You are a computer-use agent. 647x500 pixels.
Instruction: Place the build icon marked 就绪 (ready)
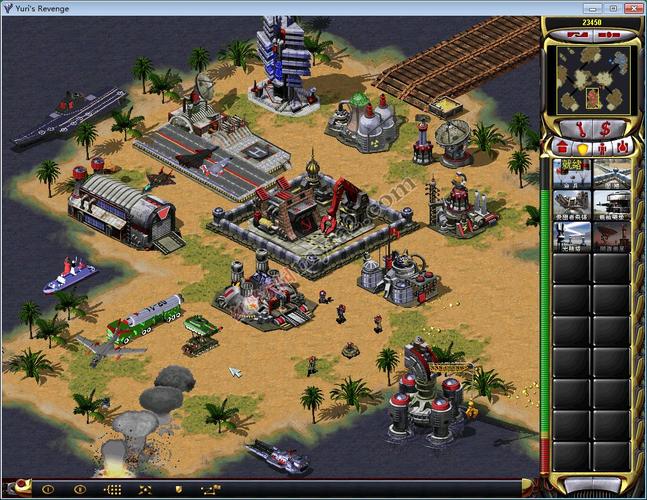coord(571,173)
